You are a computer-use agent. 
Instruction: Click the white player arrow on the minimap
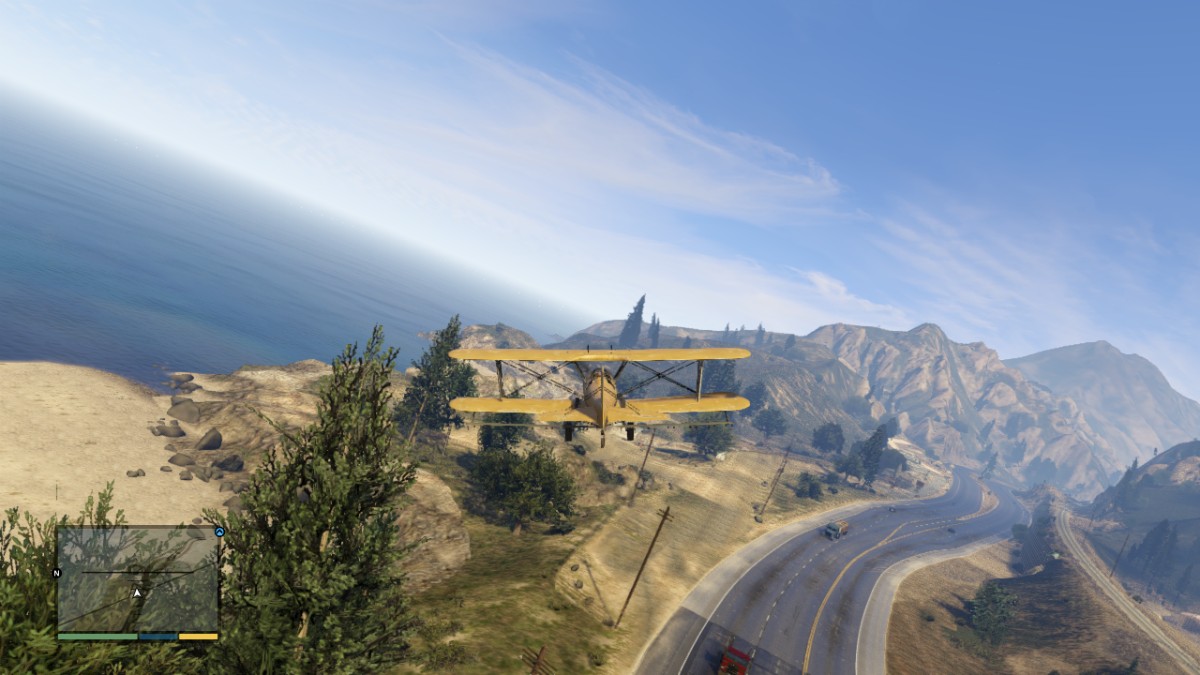pos(137,593)
